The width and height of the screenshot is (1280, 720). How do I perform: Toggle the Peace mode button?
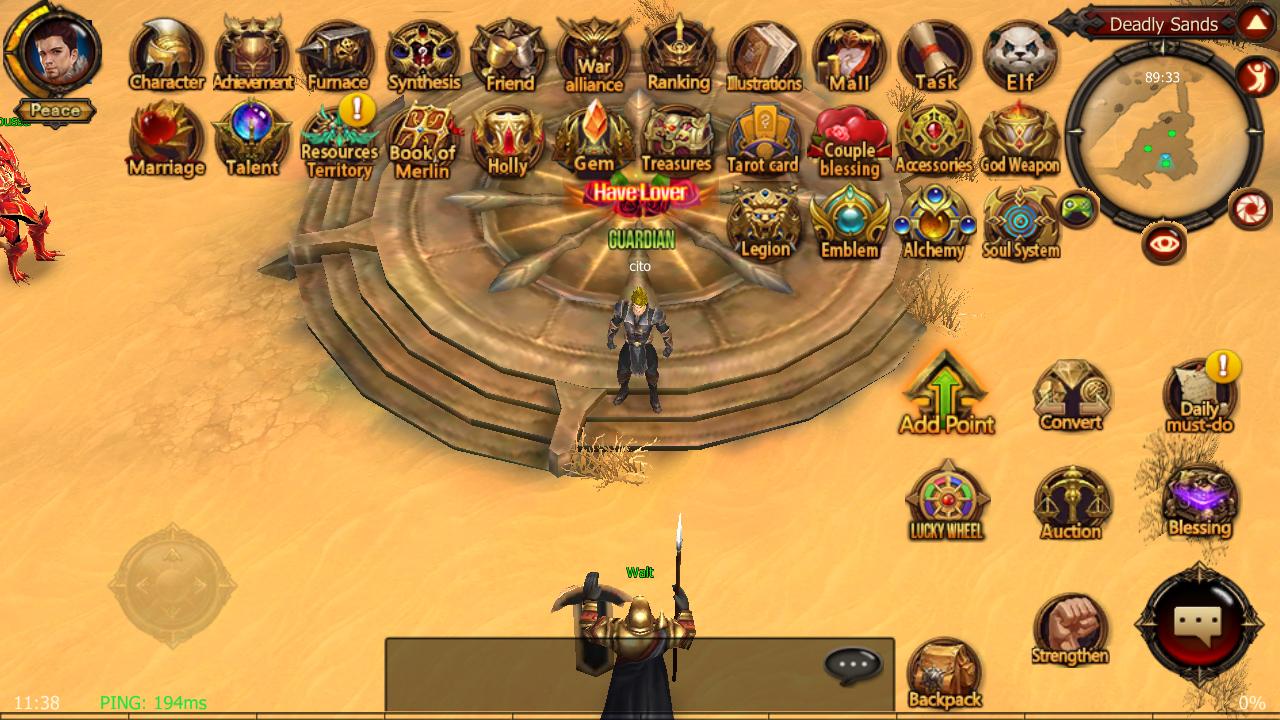pyautogui.click(x=55, y=111)
